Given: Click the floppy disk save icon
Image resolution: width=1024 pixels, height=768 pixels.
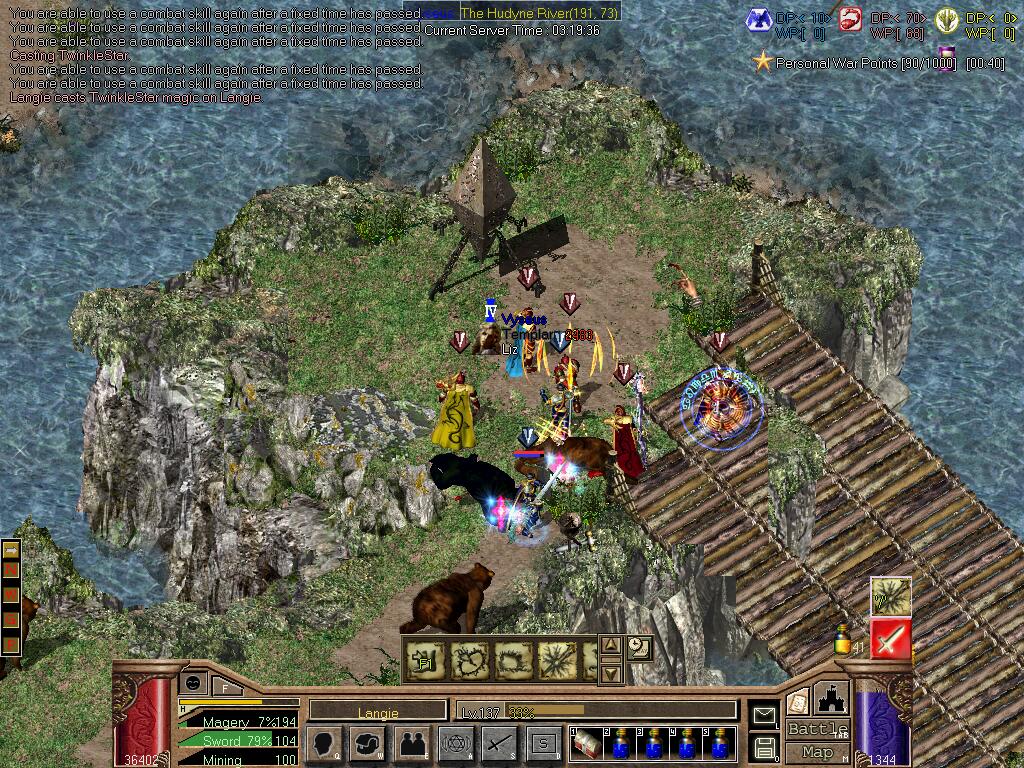Looking at the screenshot, I should pyautogui.click(x=765, y=746).
